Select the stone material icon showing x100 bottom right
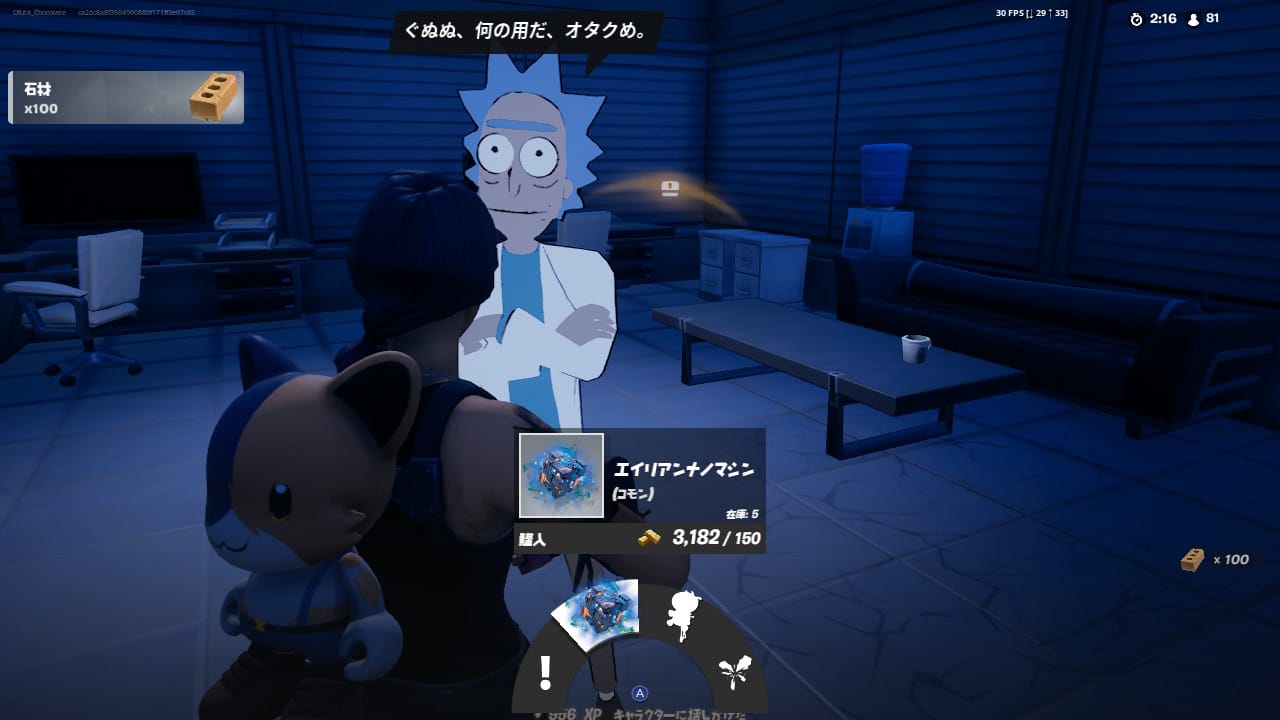This screenshot has height=720, width=1280. pyautogui.click(x=1191, y=560)
